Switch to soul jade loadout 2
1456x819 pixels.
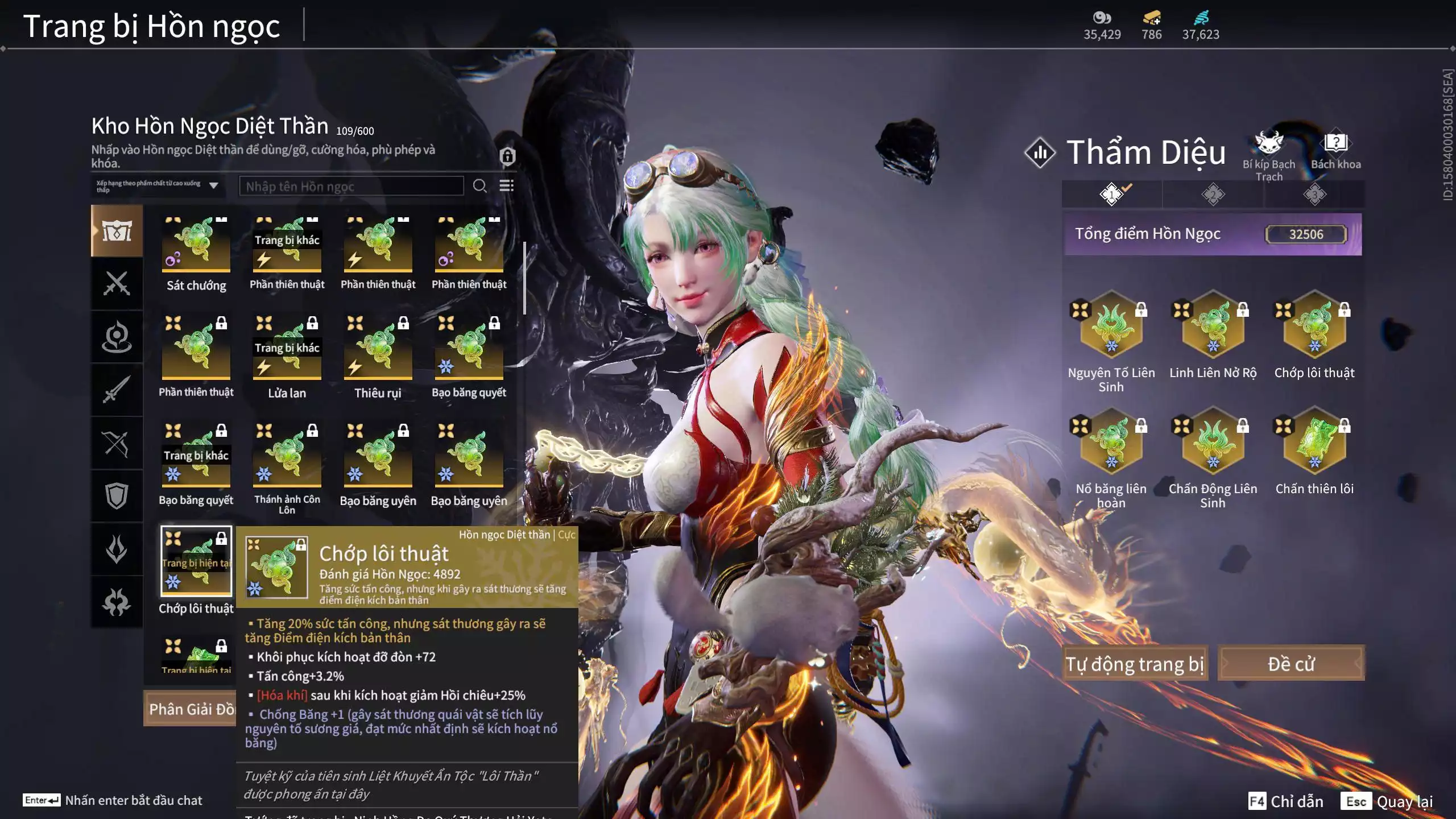pyautogui.click(x=1213, y=195)
